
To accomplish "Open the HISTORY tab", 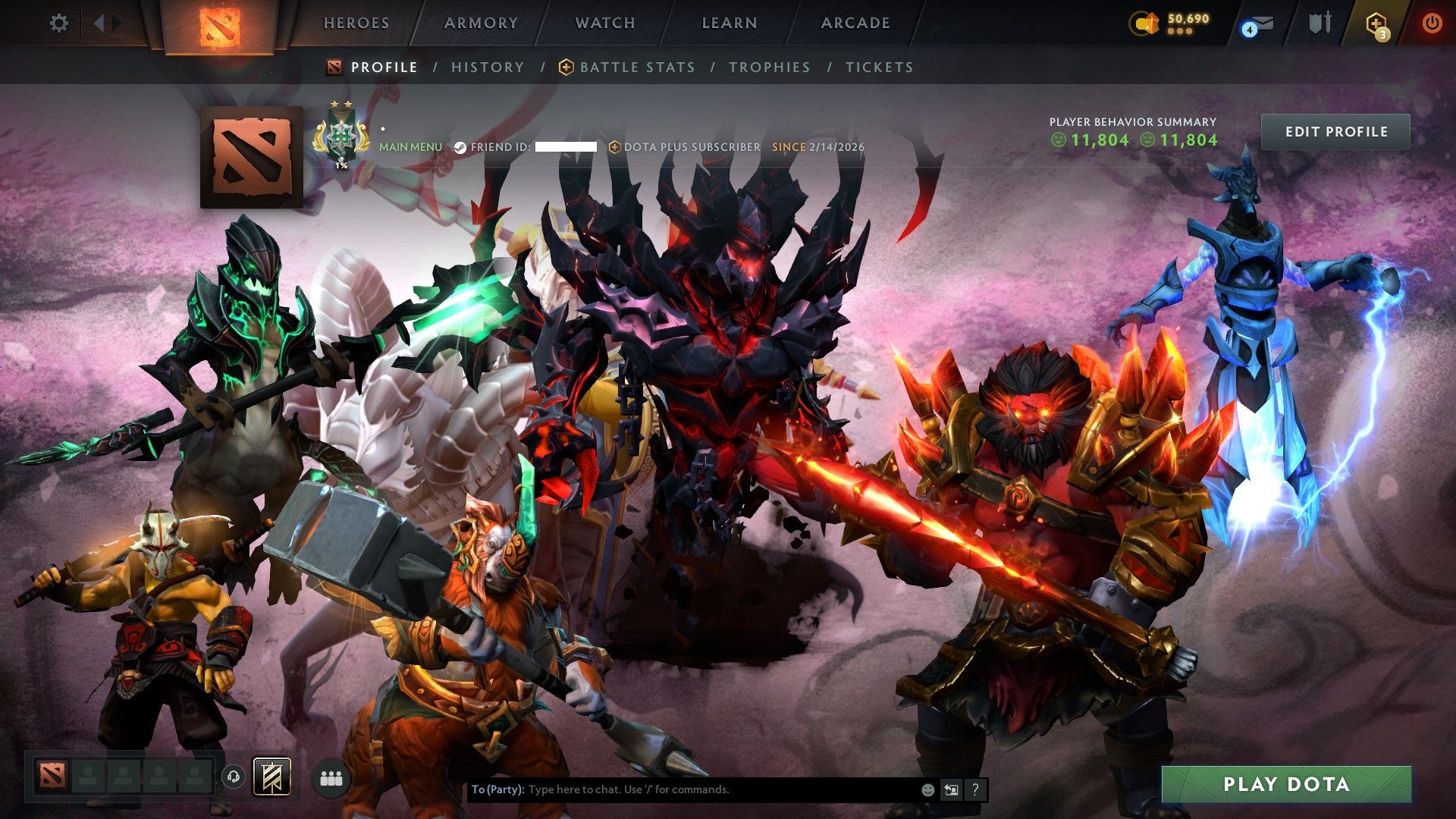I will click(487, 67).
